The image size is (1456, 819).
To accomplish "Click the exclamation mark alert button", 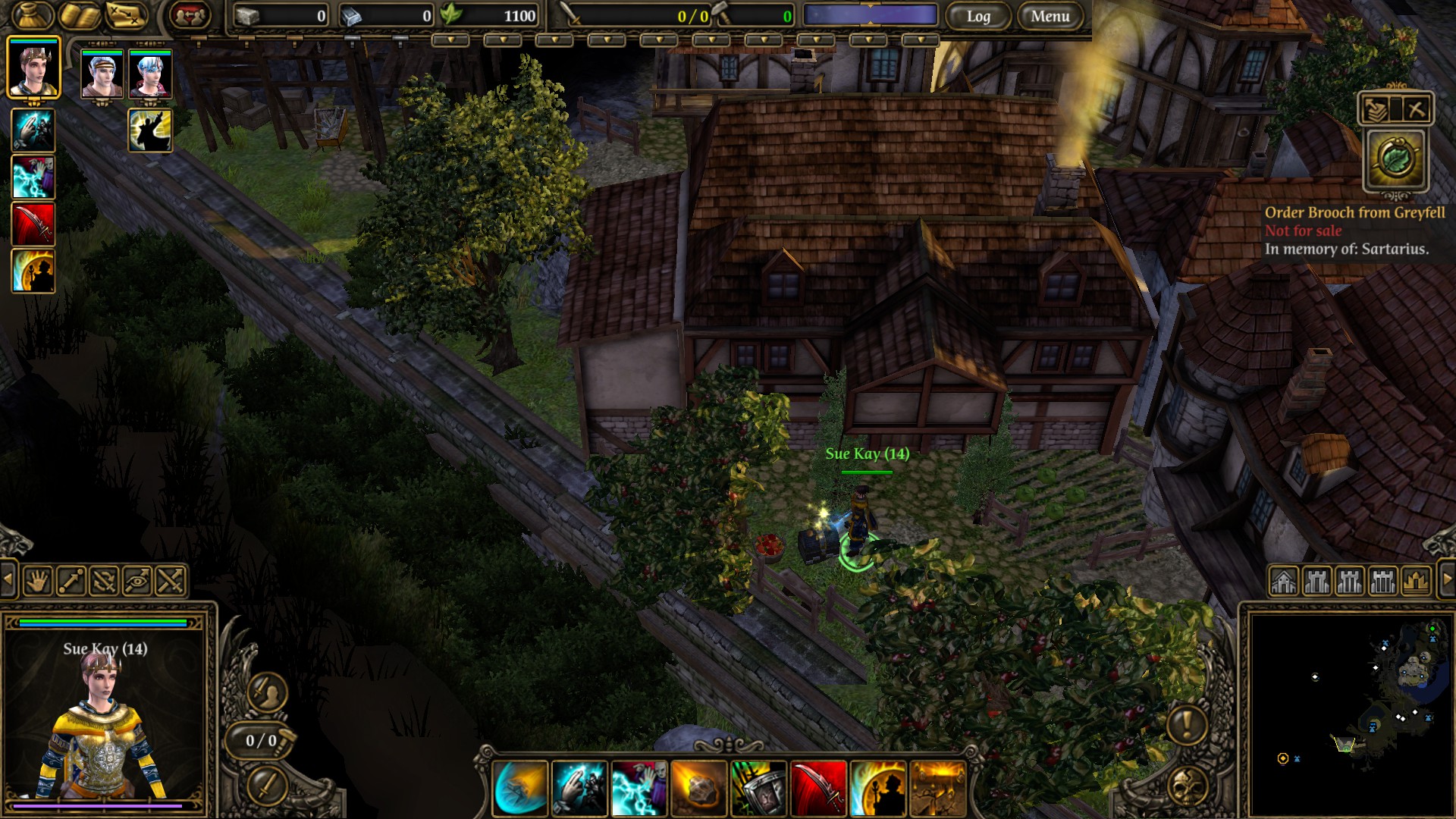I will 1186,724.
